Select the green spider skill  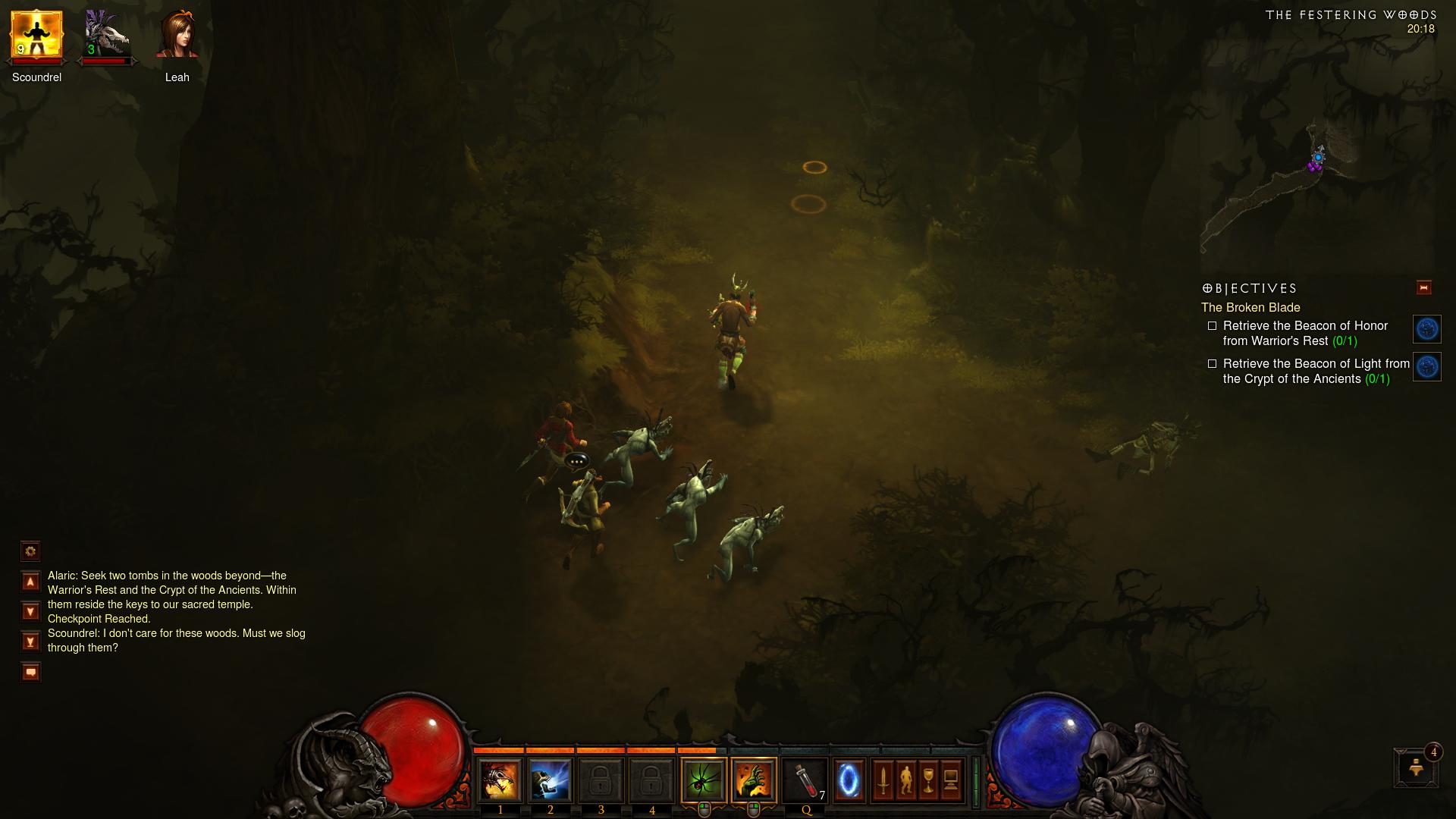[703, 780]
